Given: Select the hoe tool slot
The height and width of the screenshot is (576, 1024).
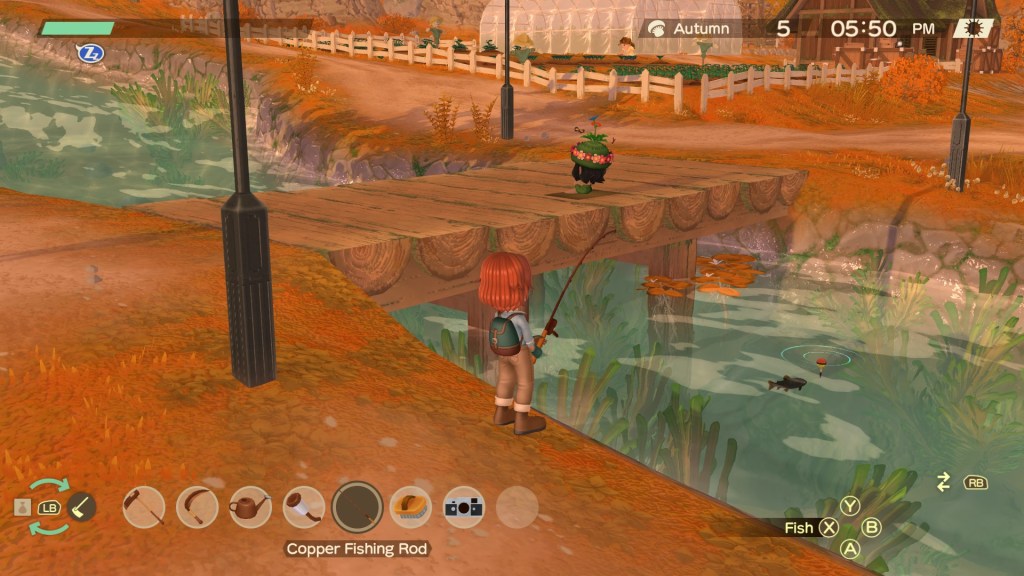Looking at the screenshot, I should click(x=144, y=507).
